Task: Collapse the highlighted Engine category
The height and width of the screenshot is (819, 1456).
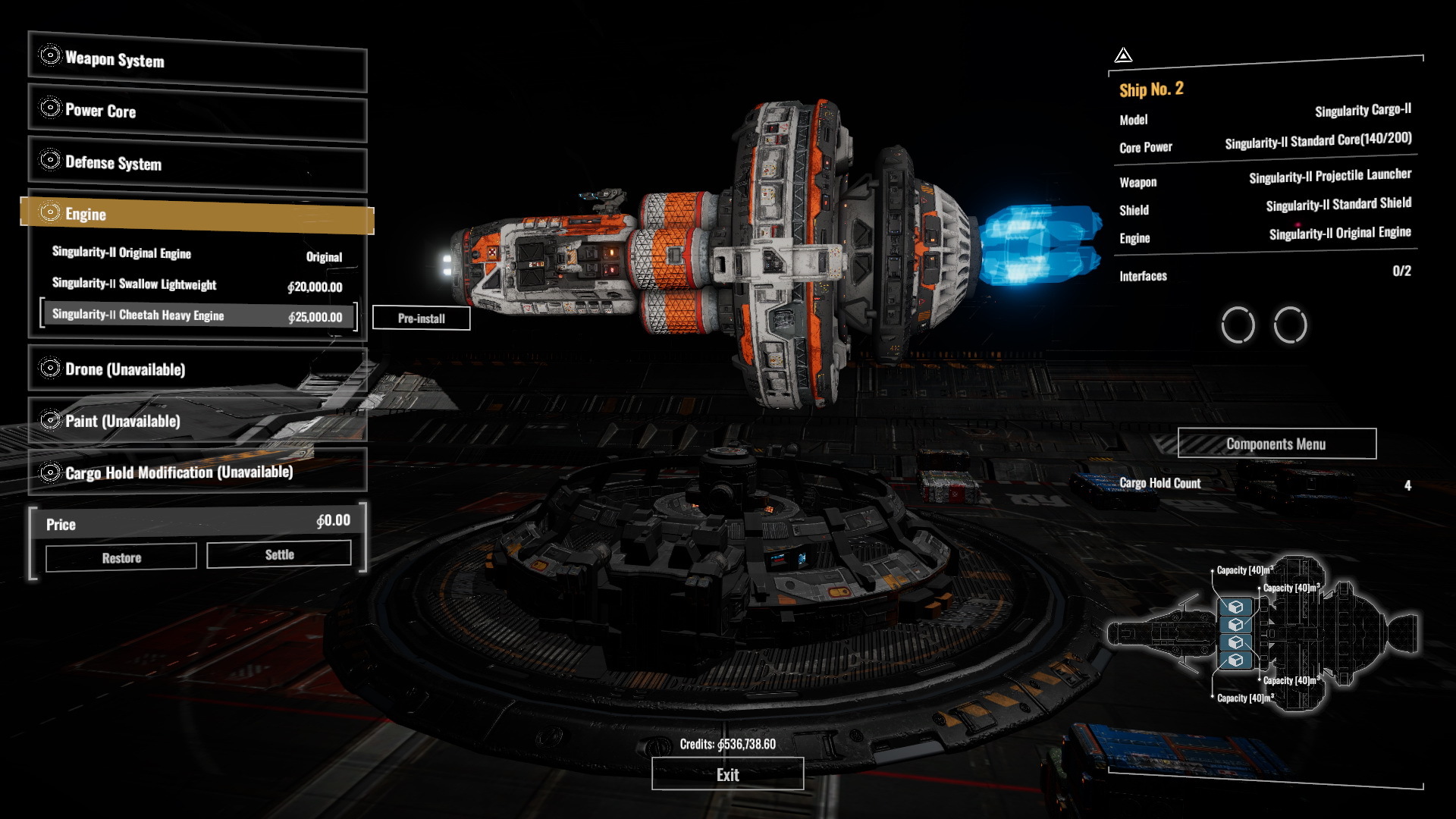Action: (x=197, y=215)
